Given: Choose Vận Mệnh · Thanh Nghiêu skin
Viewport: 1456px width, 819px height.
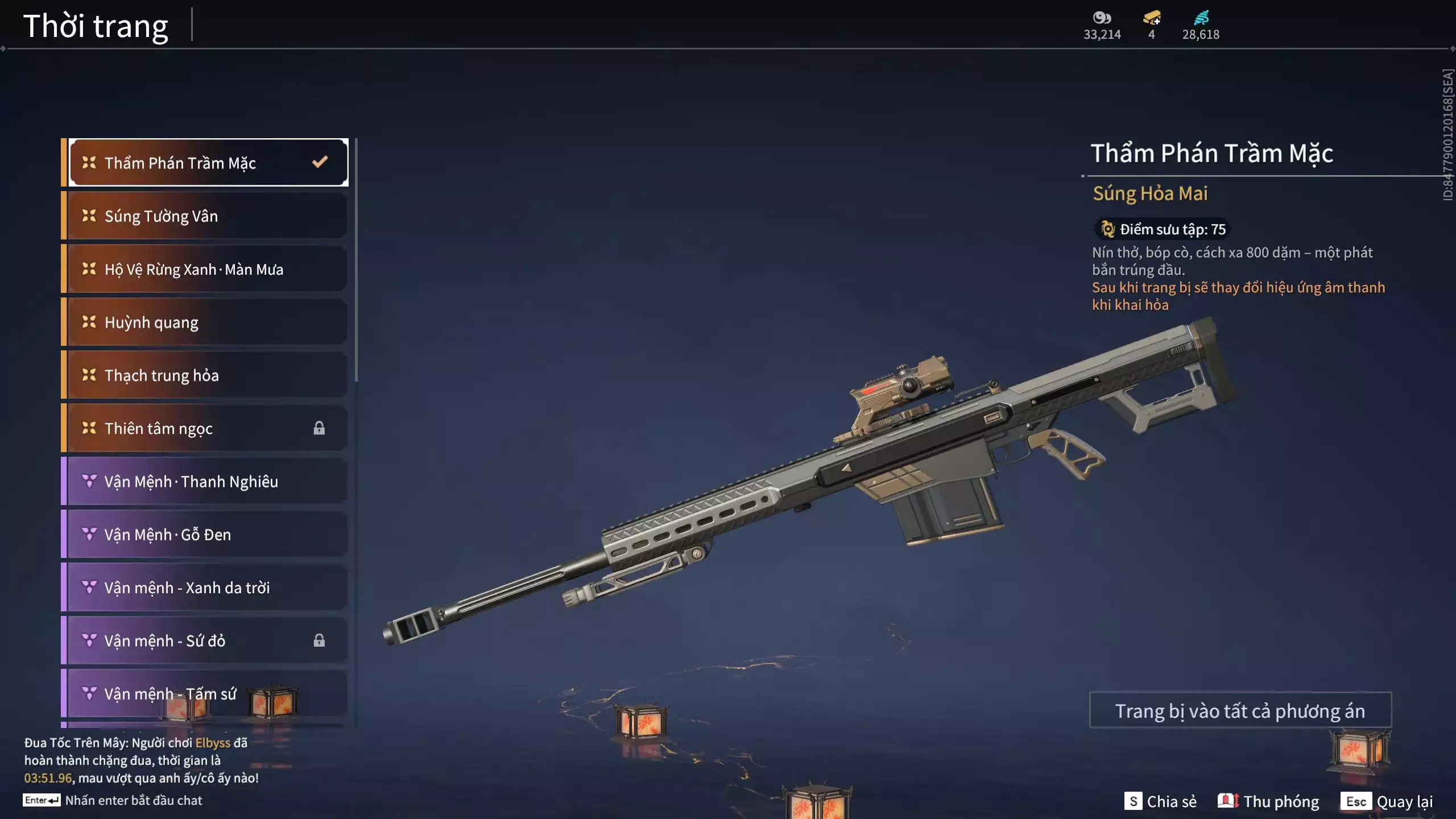Looking at the screenshot, I should click(x=207, y=481).
